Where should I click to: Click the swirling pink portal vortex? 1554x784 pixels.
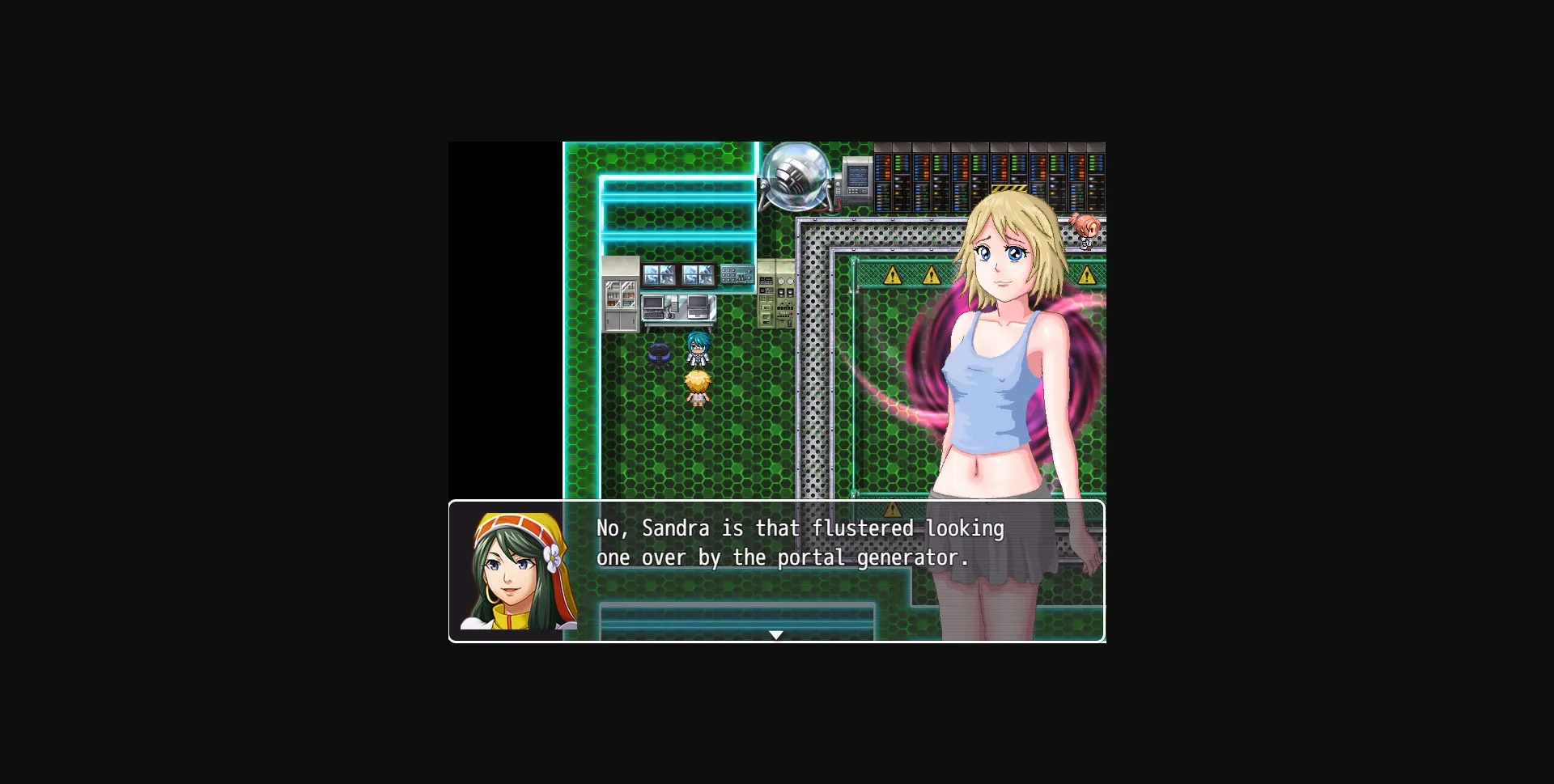coord(923,356)
